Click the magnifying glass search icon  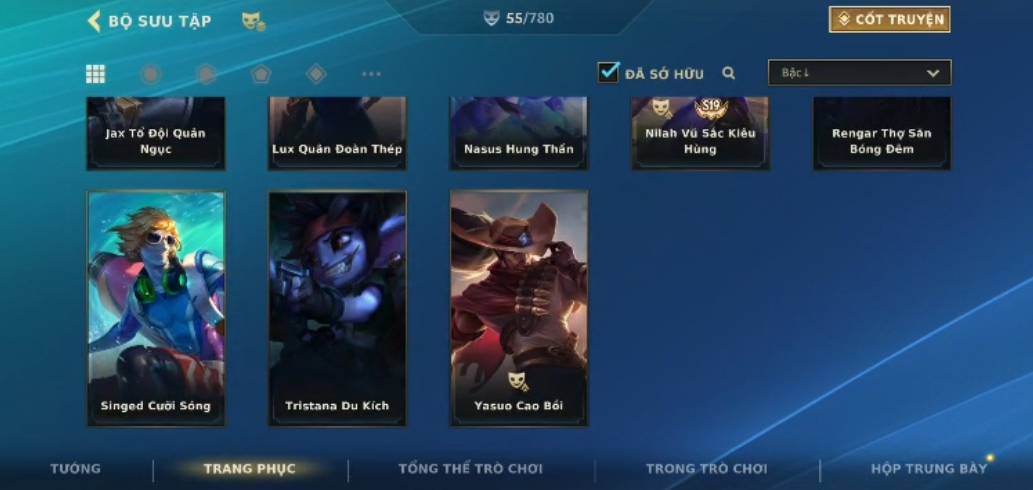click(x=729, y=73)
